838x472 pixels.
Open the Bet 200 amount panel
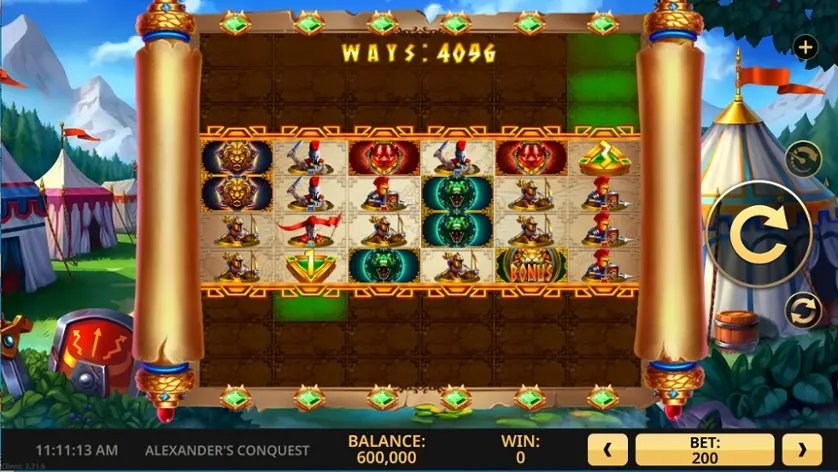click(705, 450)
